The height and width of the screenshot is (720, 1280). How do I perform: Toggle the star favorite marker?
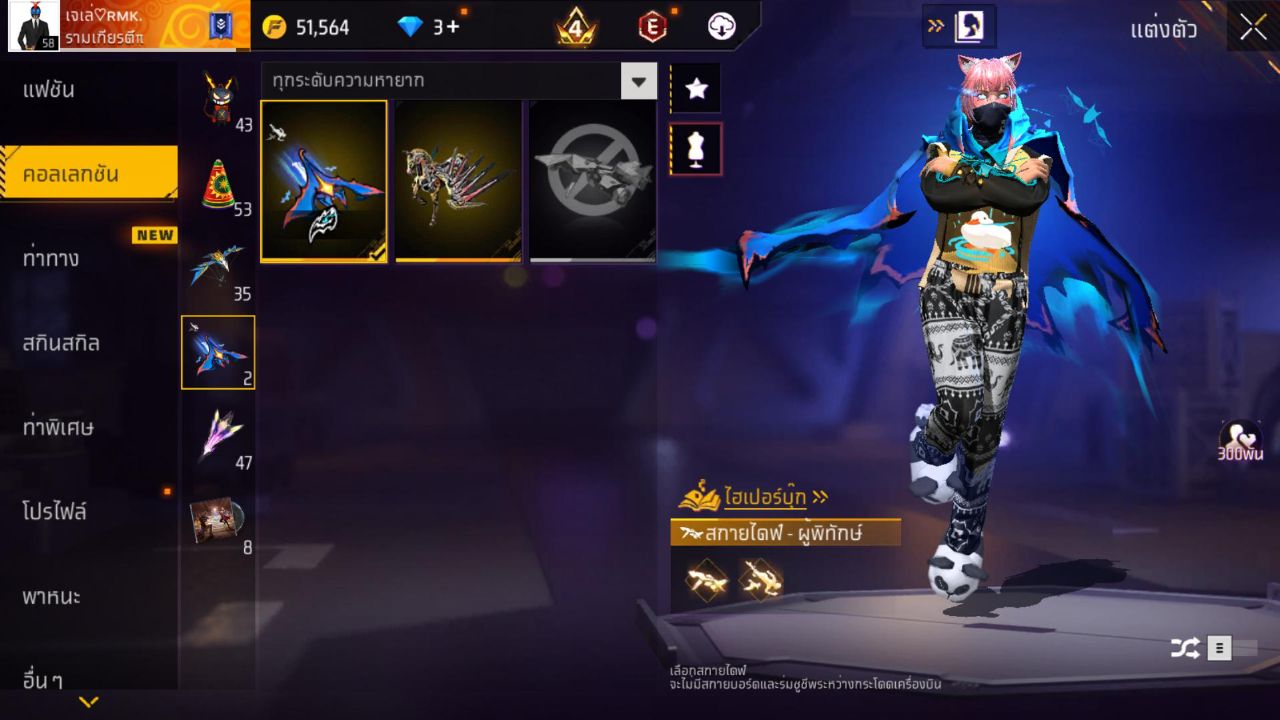(696, 88)
